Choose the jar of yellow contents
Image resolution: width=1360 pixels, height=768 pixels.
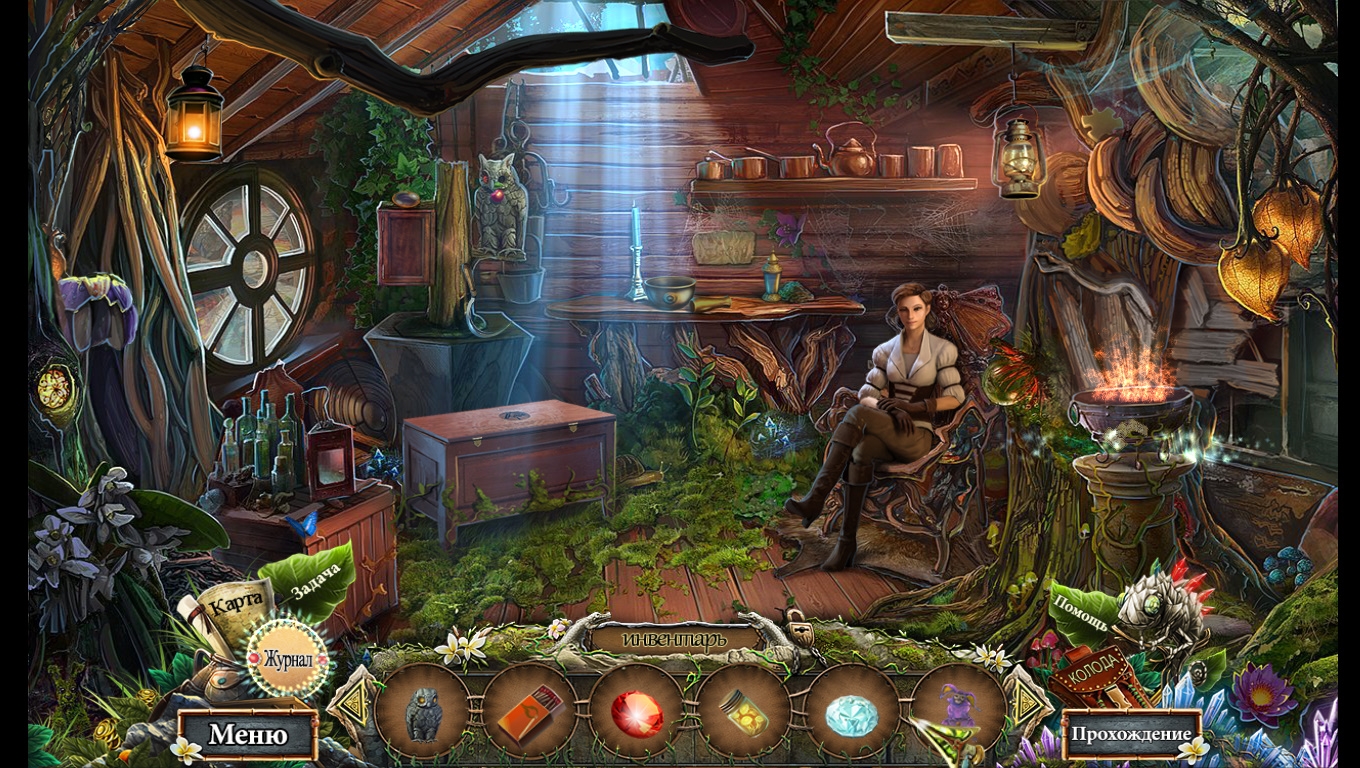coord(744,713)
